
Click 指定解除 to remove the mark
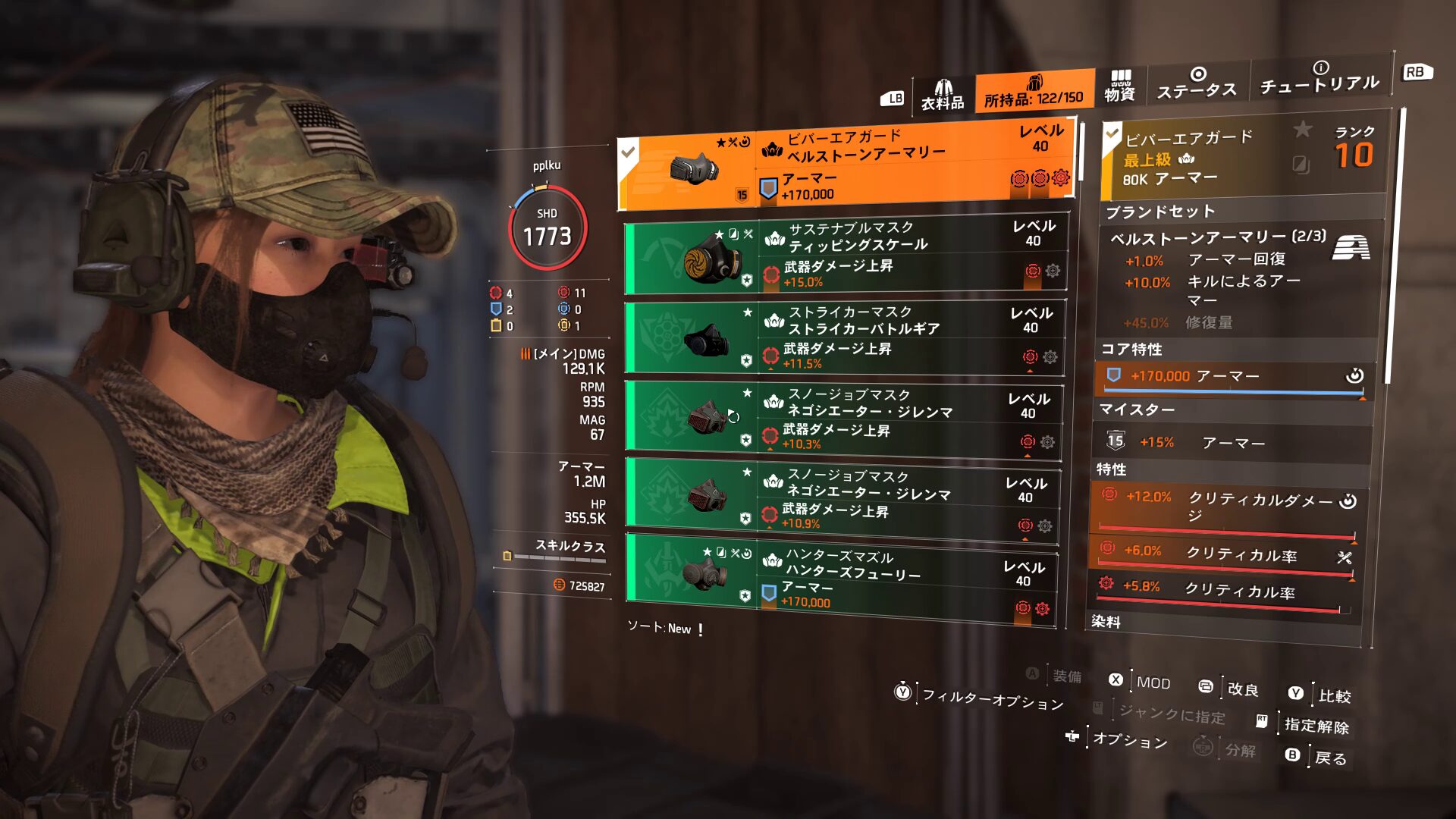click(x=1316, y=726)
